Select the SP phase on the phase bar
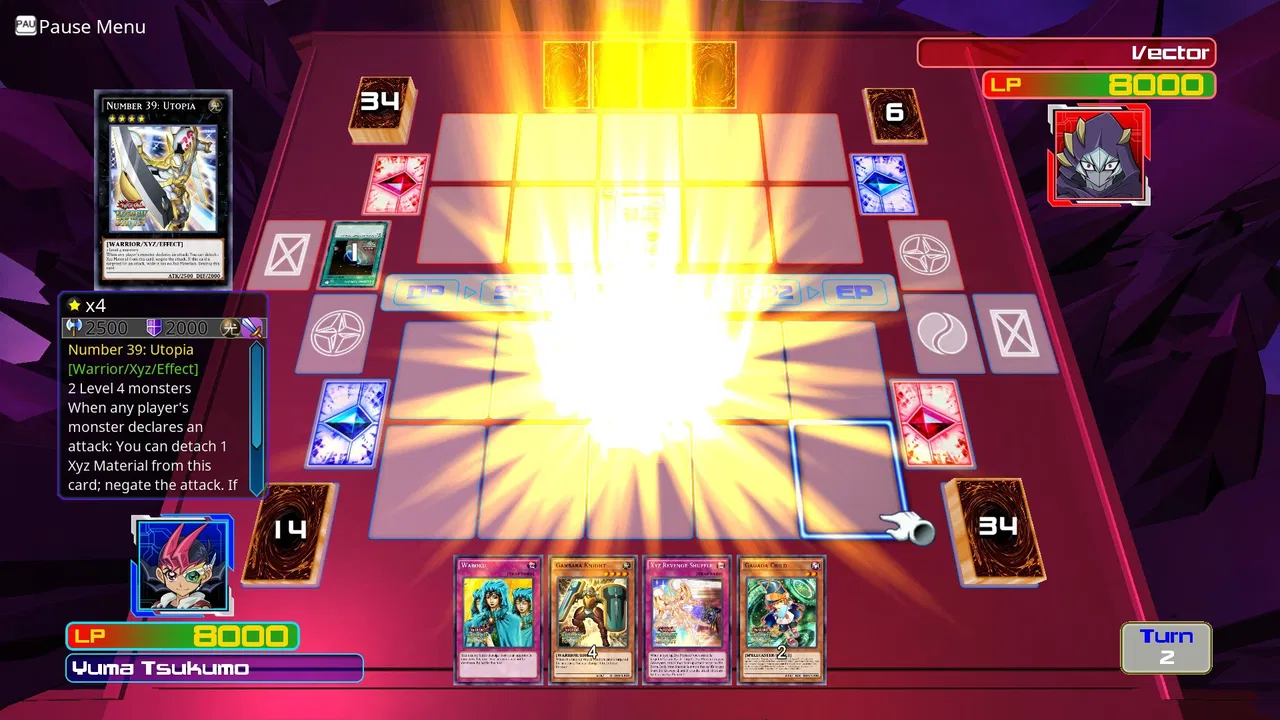This screenshot has width=1280, height=720. click(510, 292)
